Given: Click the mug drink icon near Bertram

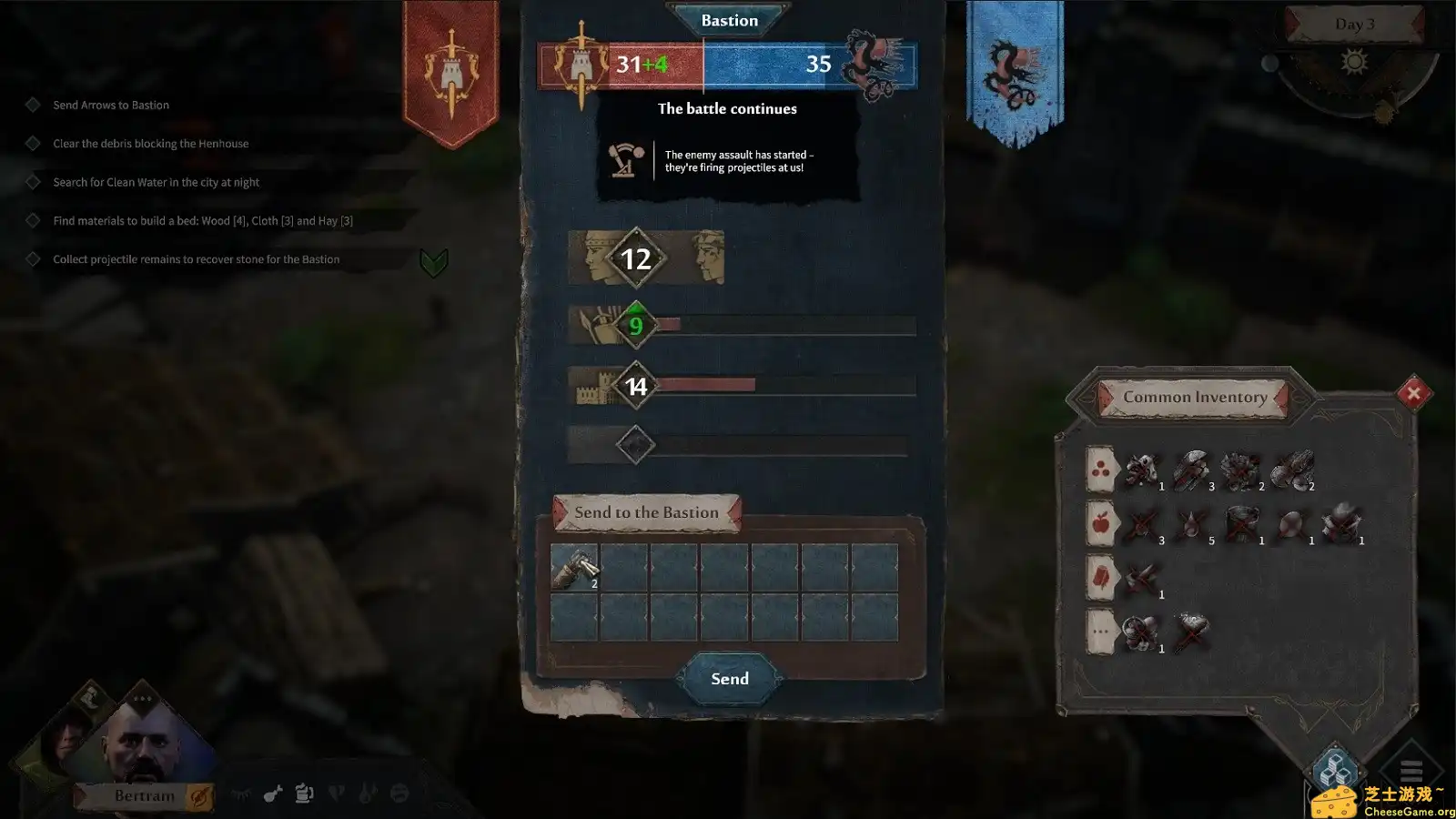Looking at the screenshot, I should pos(302,794).
